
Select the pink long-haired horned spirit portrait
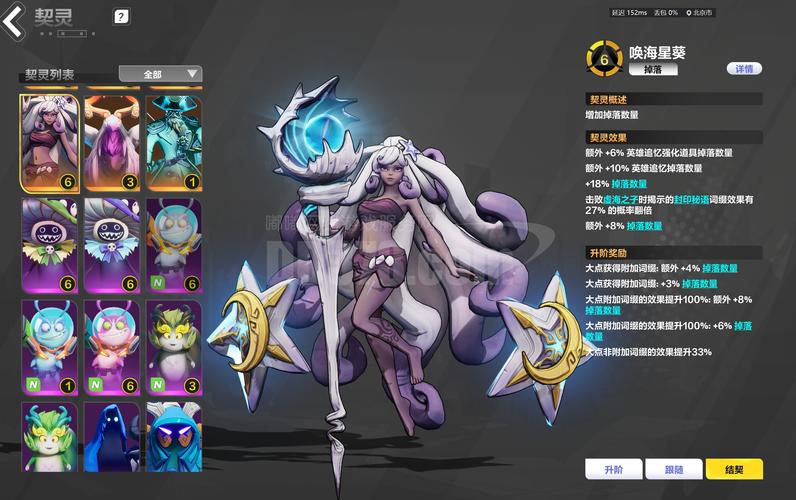pos(111,143)
